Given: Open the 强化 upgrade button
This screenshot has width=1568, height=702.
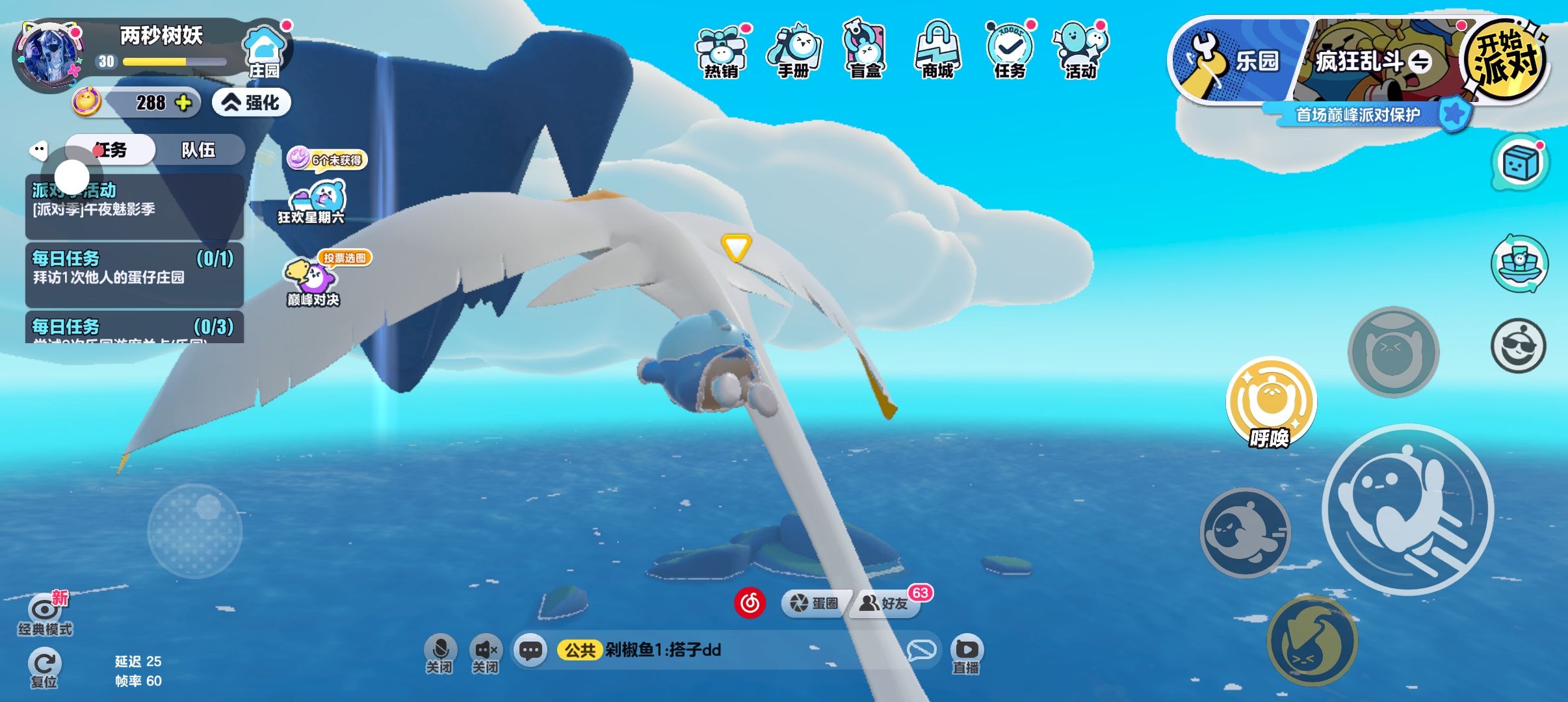Looking at the screenshot, I should click(x=252, y=103).
